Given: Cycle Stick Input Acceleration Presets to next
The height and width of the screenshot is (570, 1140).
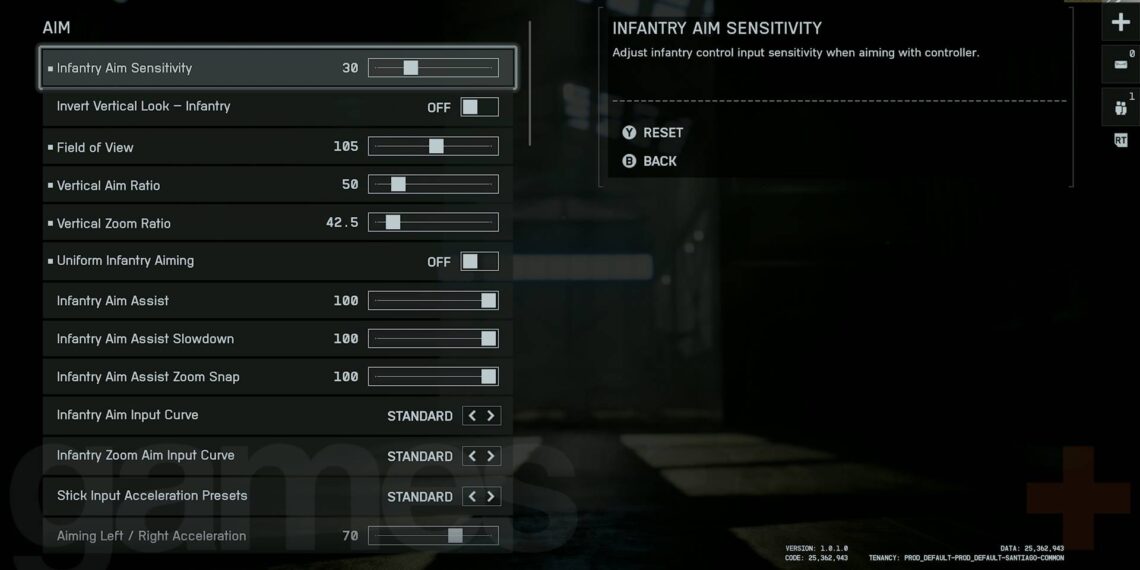Looking at the screenshot, I should point(491,497).
